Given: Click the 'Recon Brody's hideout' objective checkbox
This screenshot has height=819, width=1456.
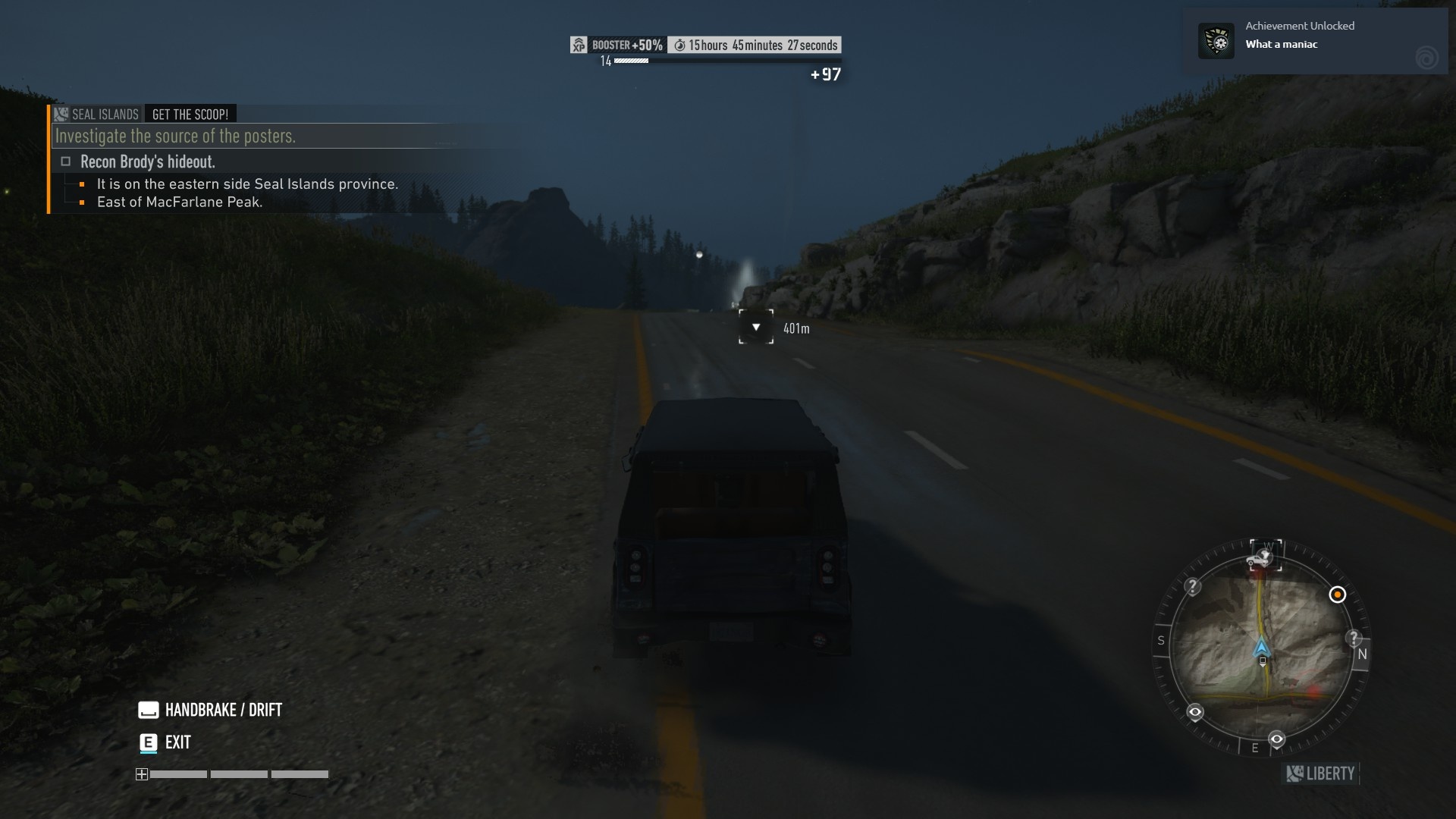Looking at the screenshot, I should 66,162.
